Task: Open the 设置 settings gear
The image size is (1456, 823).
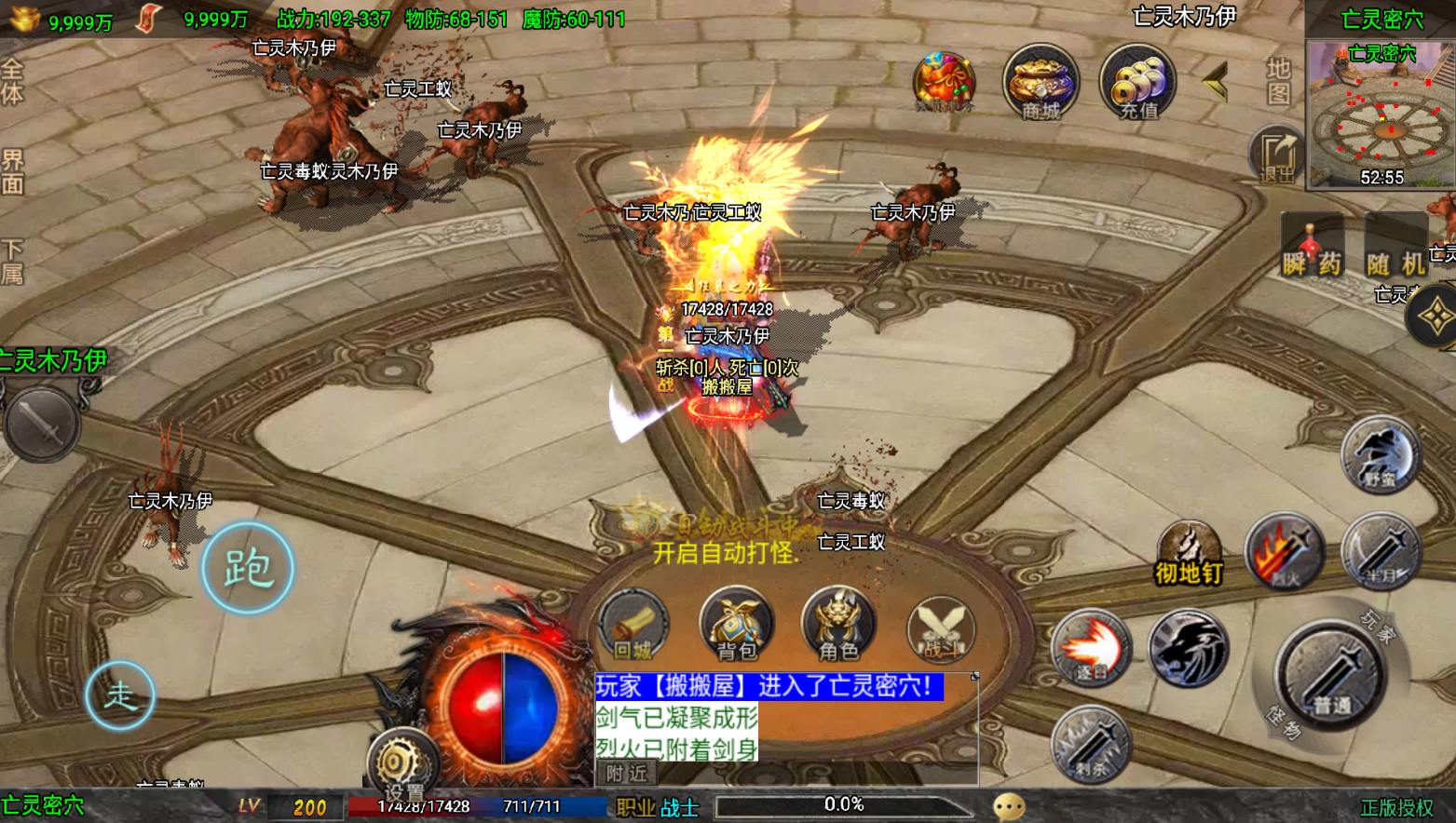Action: tap(402, 765)
